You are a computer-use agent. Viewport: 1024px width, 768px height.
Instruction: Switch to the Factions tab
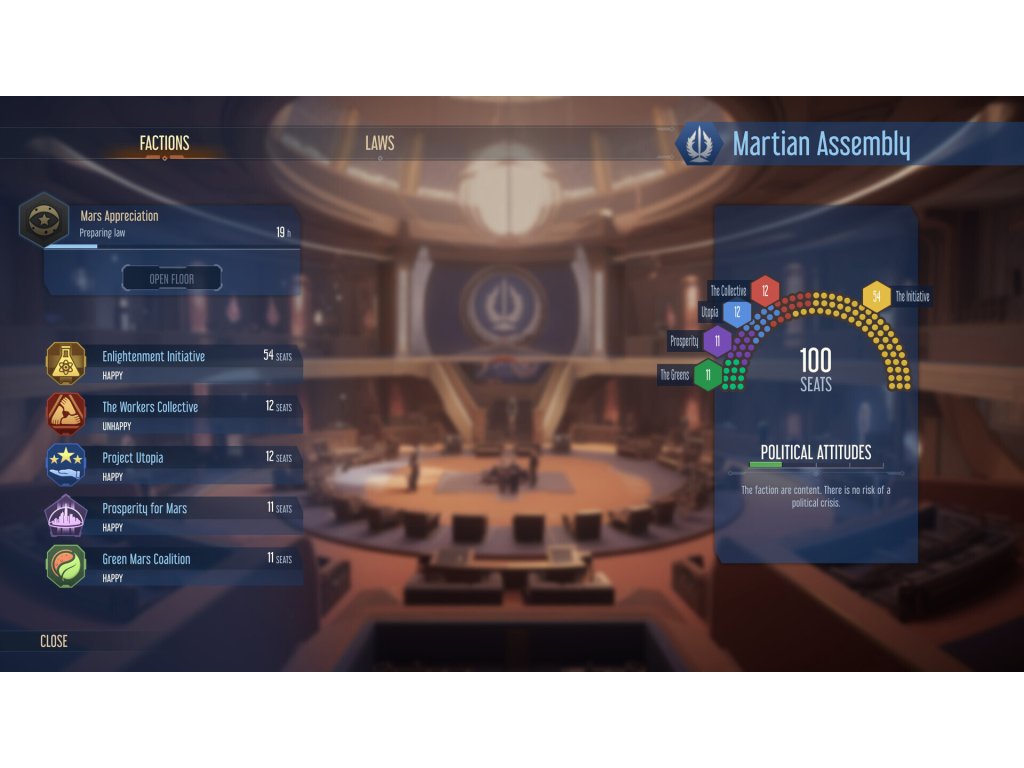coord(164,143)
